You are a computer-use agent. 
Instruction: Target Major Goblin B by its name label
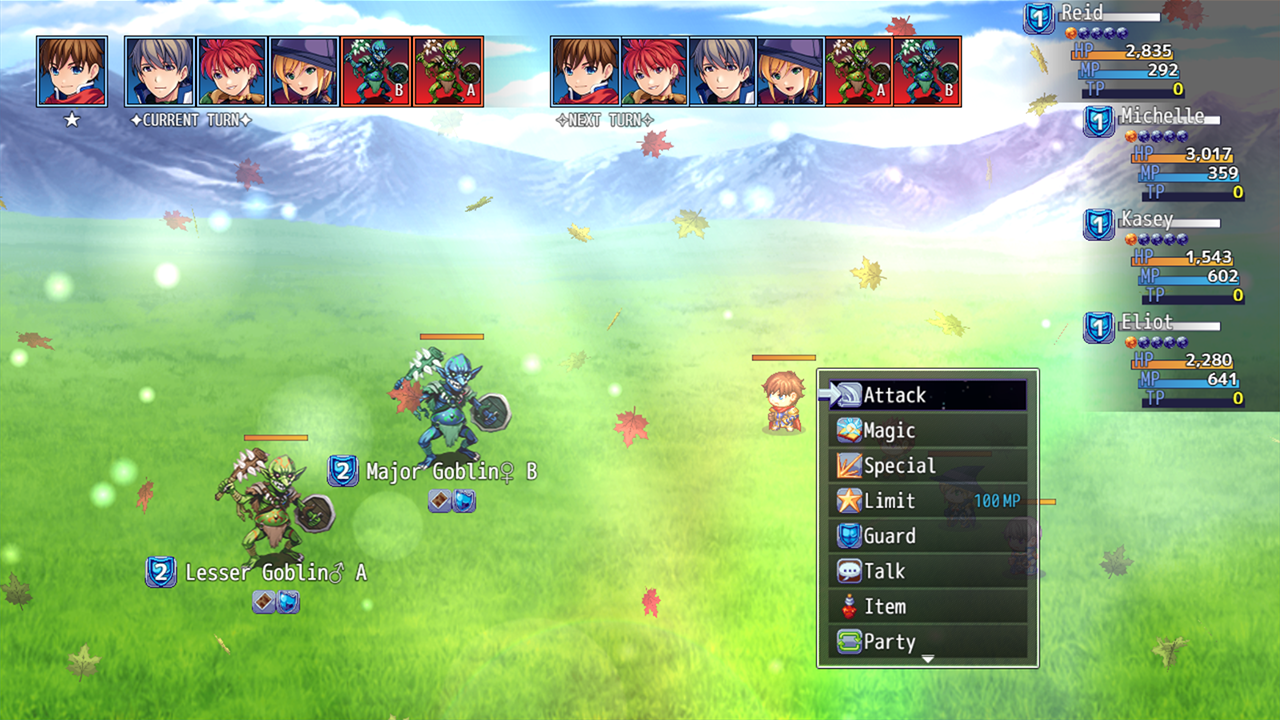click(x=450, y=471)
